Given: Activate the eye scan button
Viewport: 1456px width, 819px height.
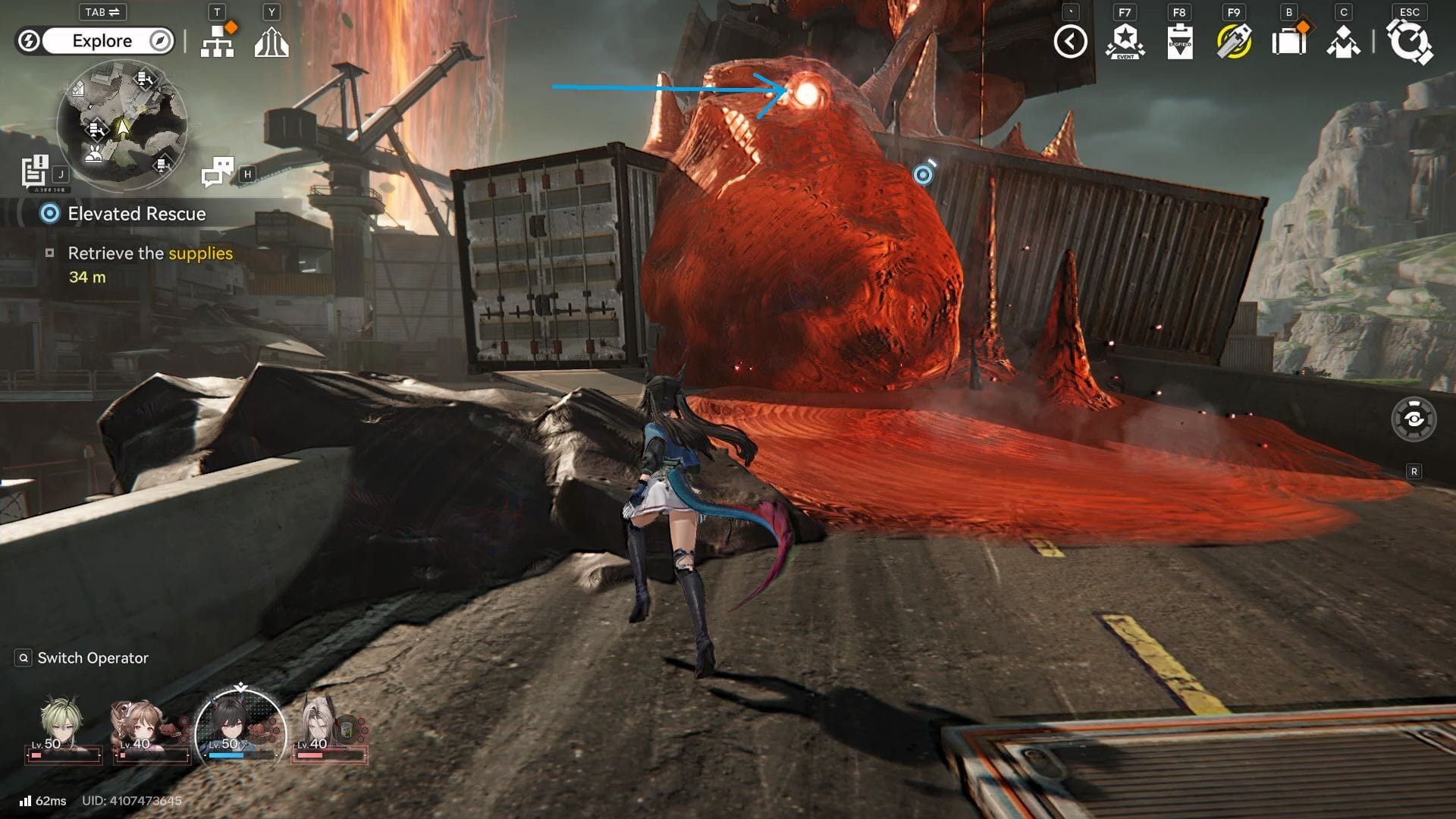Looking at the screenshot, I should click(x=1414, y=419).
